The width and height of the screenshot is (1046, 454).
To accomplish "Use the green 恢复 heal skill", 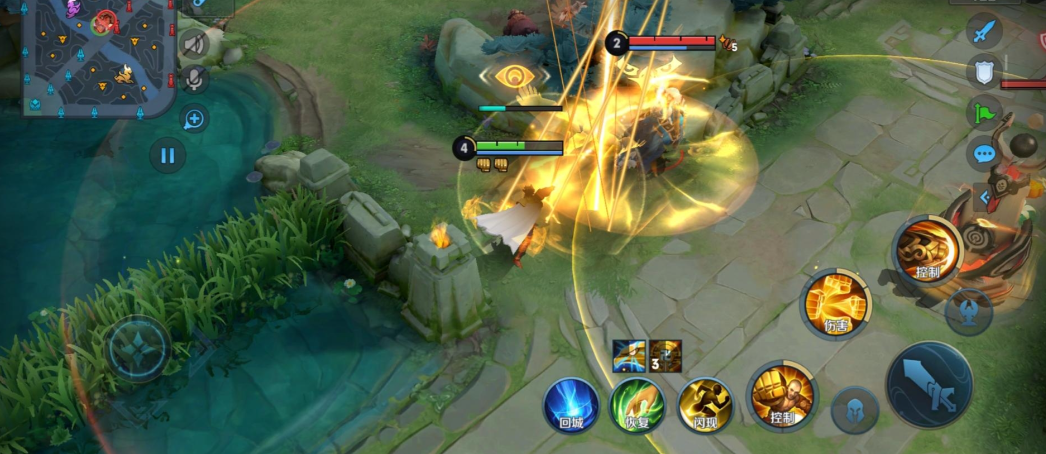I will coord(638,405).
